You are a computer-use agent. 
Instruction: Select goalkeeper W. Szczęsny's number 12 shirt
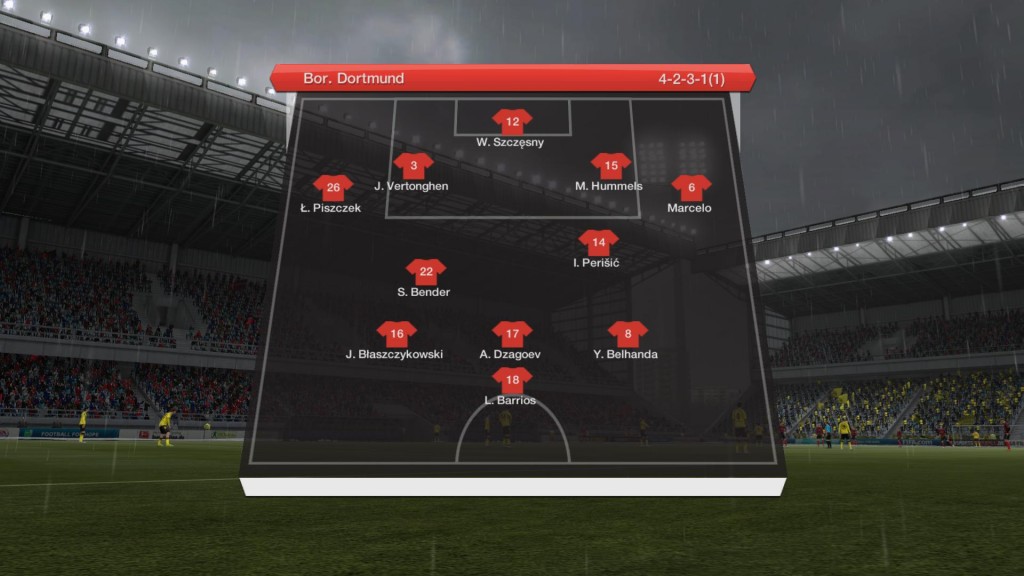512,122
